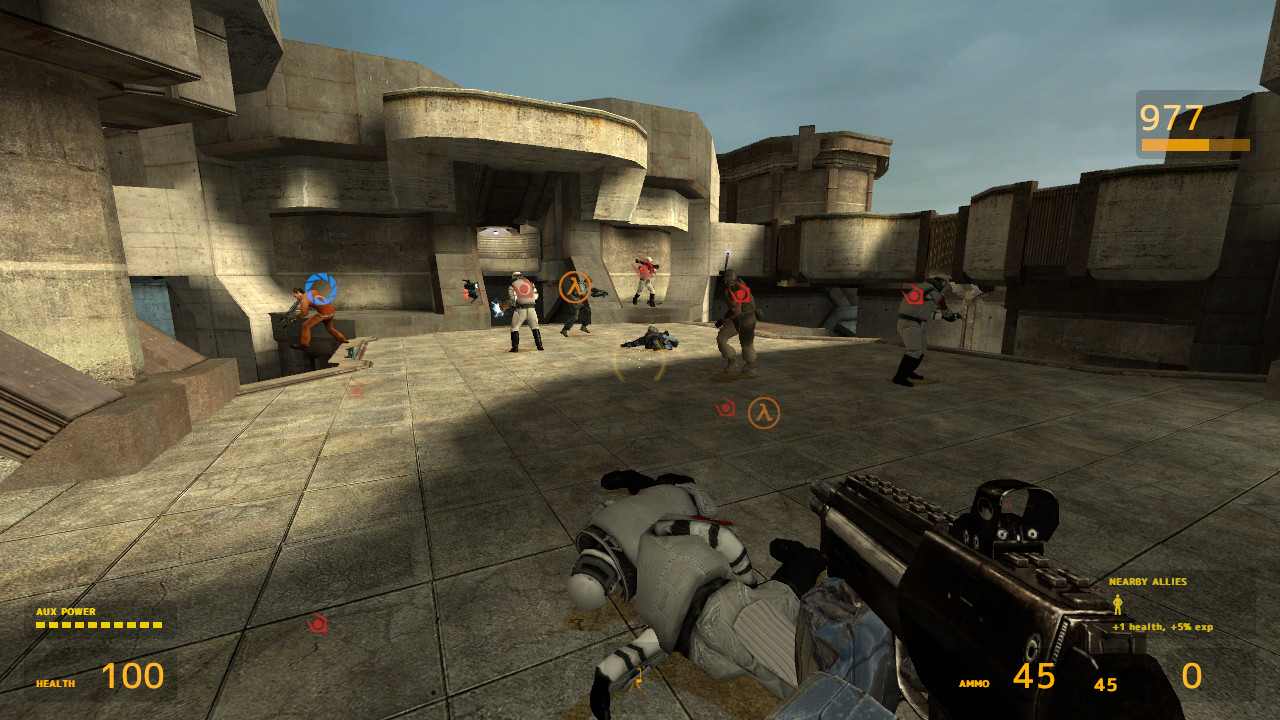The width and height of the screenshot is (1280, 720).
Task: Click the yellow ally figure icon under NEARBY ALLIES
Action: click(1117, 604)
